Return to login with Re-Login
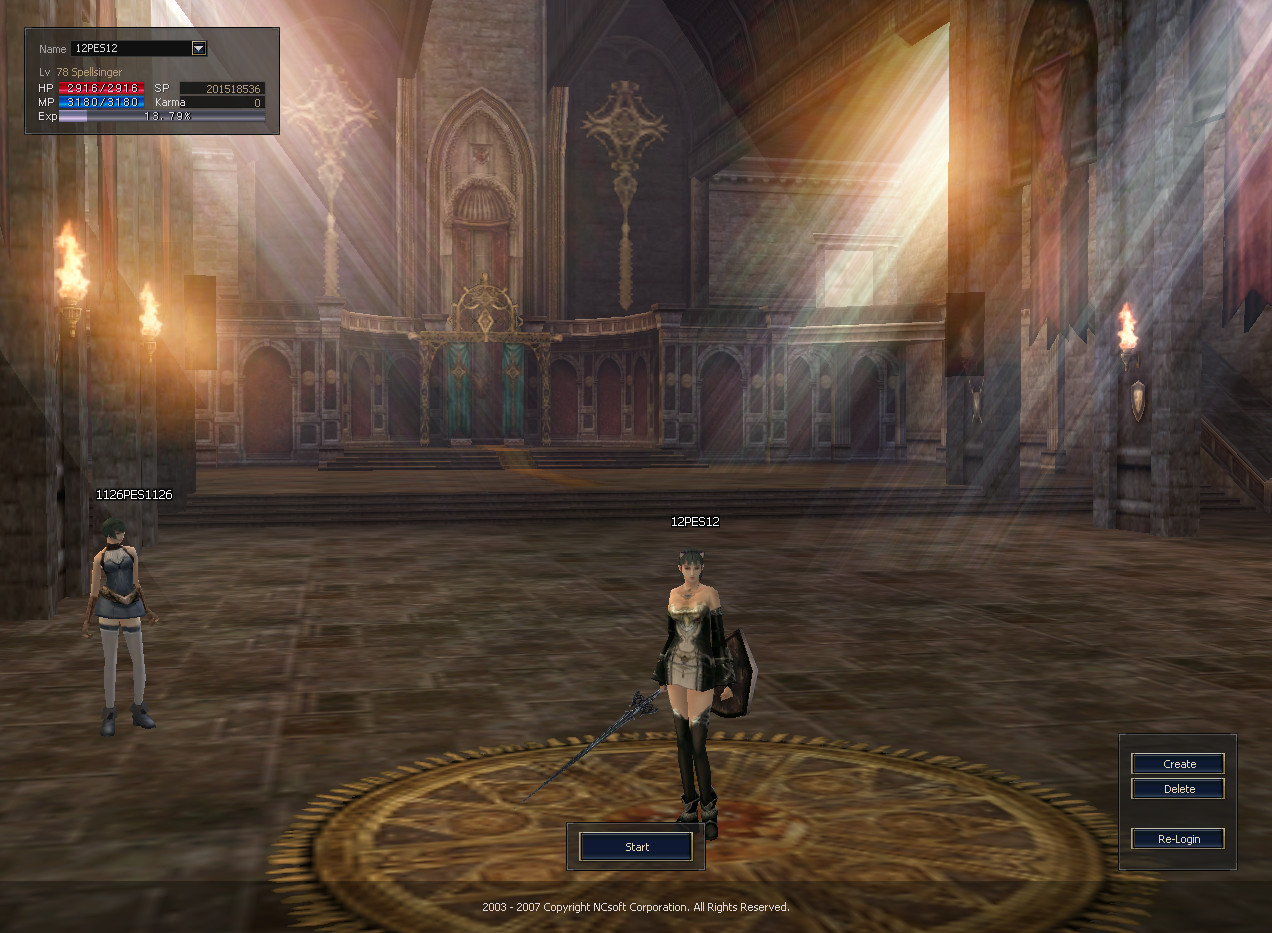 point(1178,839)
